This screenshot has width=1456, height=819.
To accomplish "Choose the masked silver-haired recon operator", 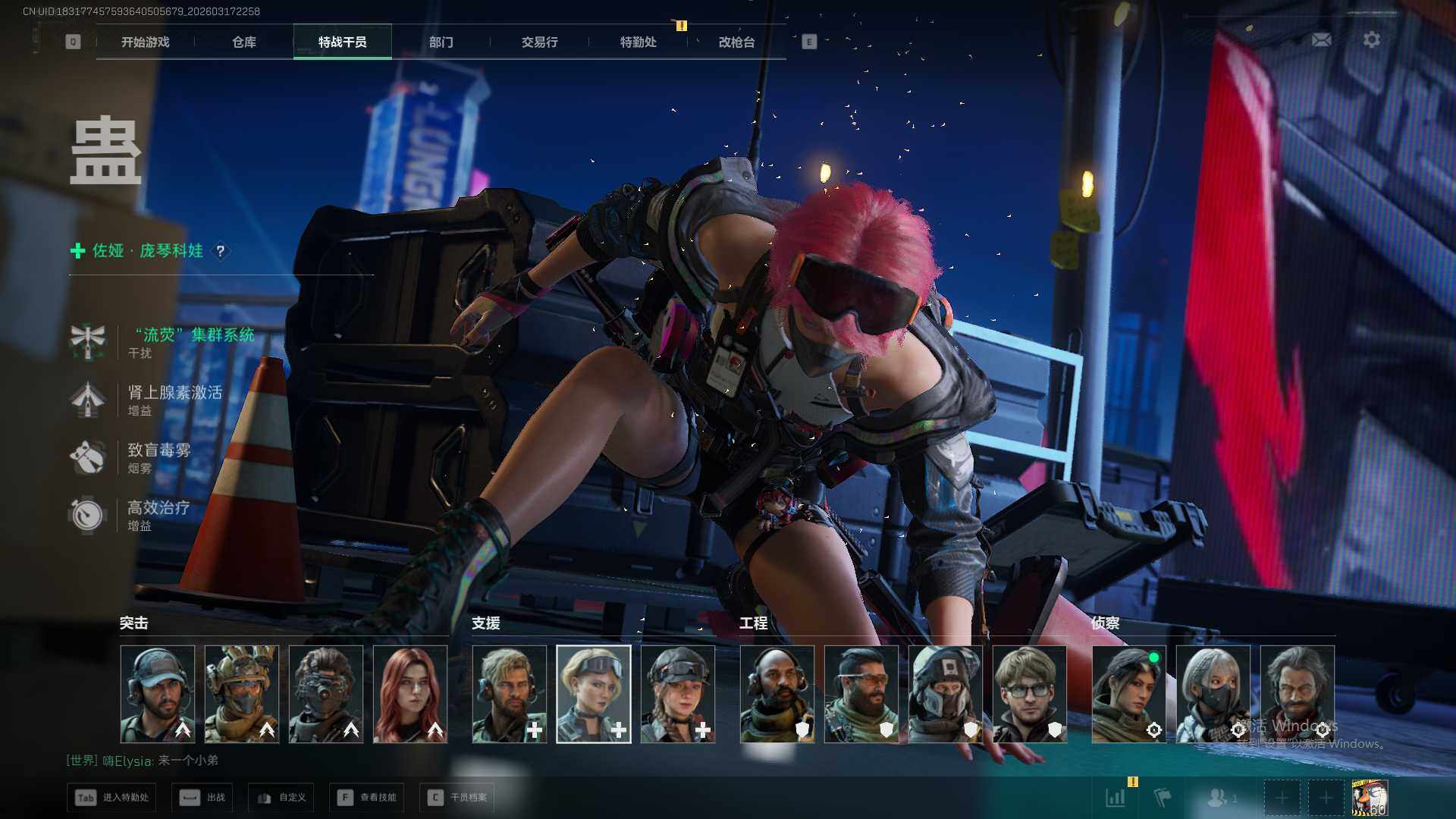I will coord(1213,694).
